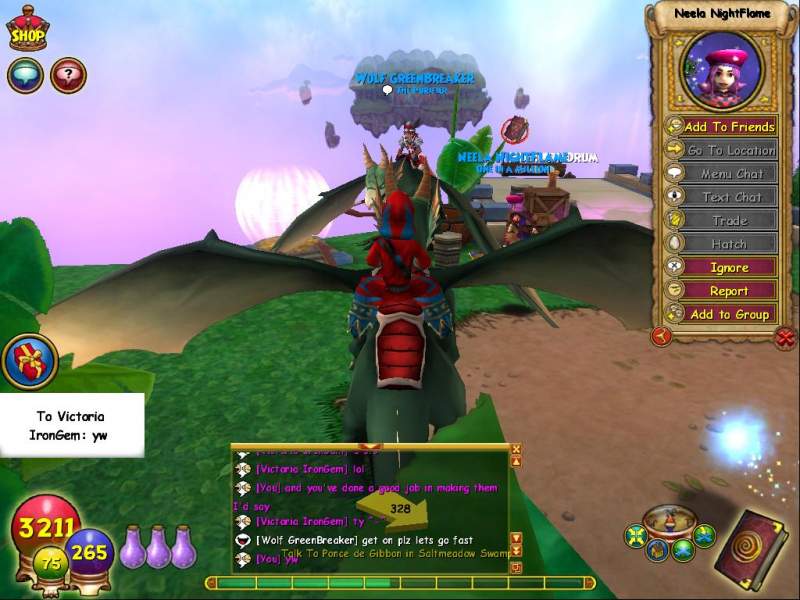Close the player panel with red X
The image size is (800, 600).
pyautogui.click(x=785, y=338)
